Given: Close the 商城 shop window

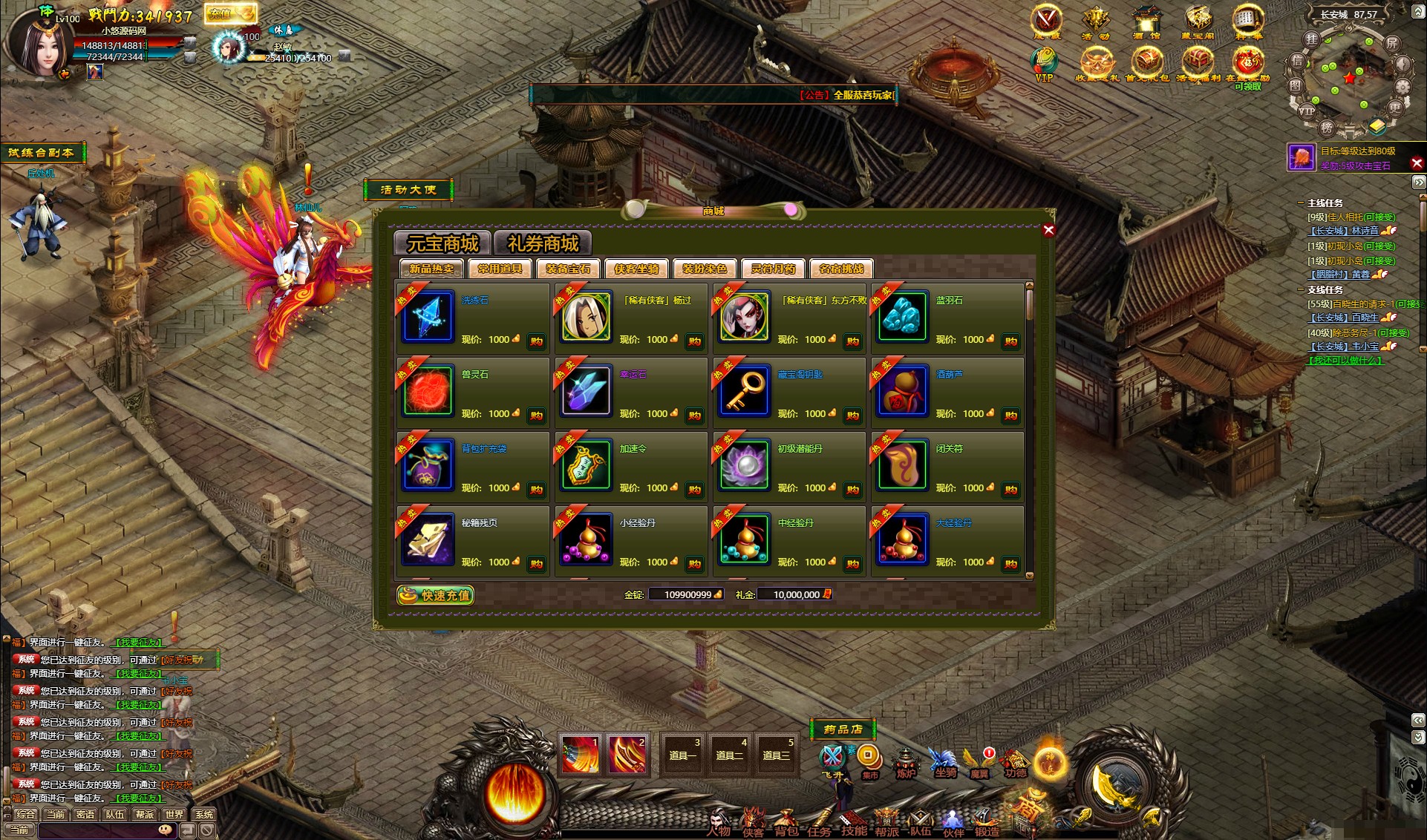Looking at the screenshot, I should point(1048,230).
